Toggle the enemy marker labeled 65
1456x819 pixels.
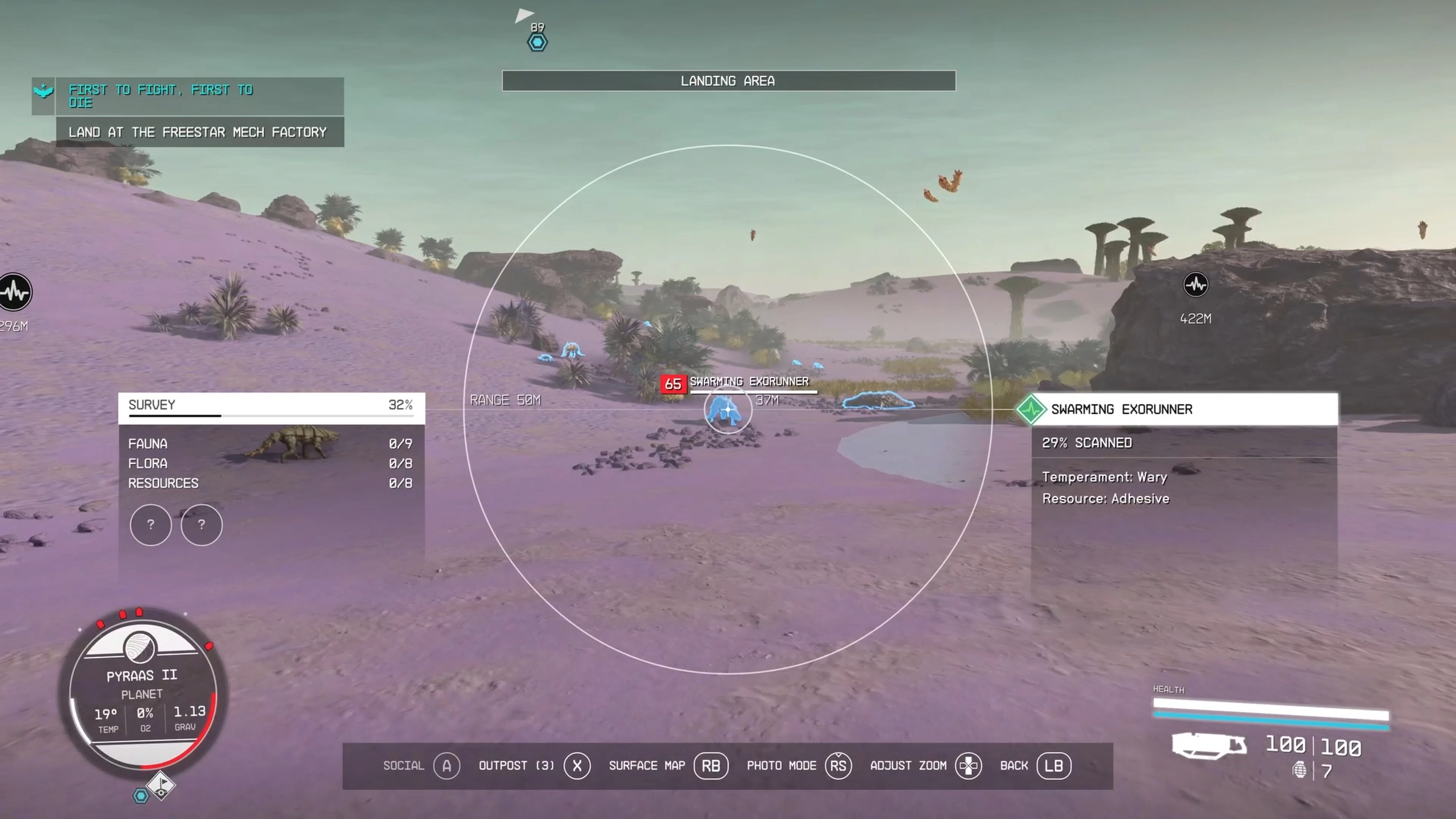tap(674, 384)
